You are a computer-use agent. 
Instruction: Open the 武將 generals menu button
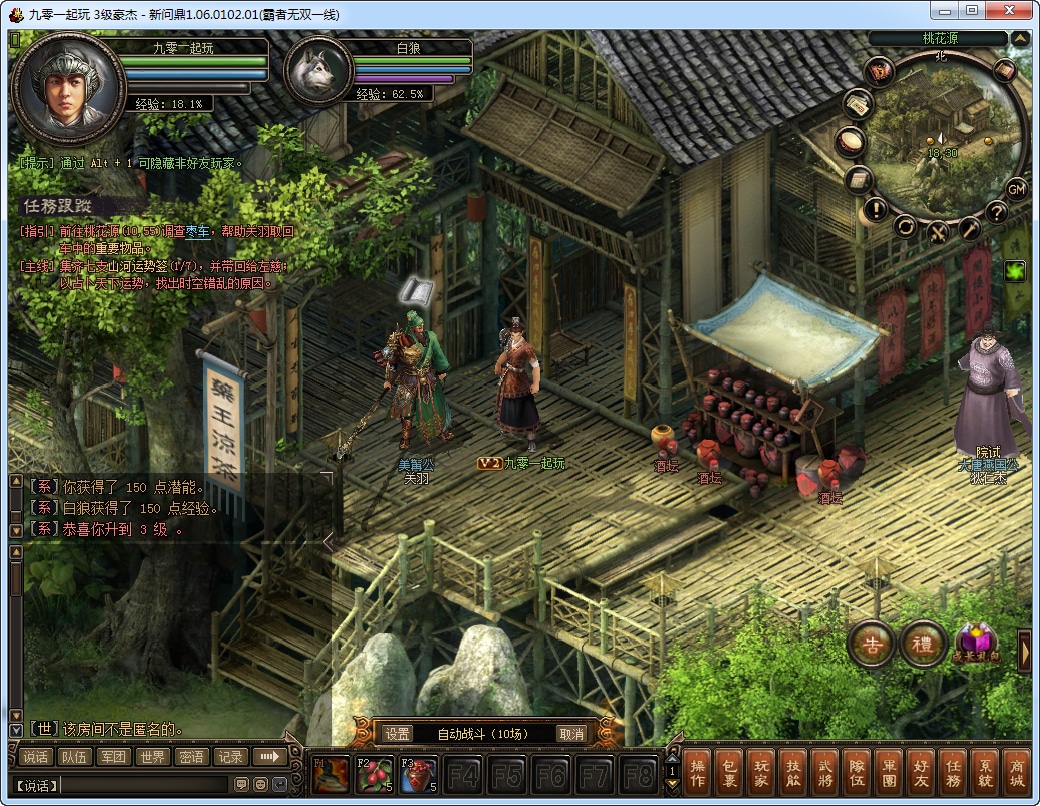[x=824, y=773]
